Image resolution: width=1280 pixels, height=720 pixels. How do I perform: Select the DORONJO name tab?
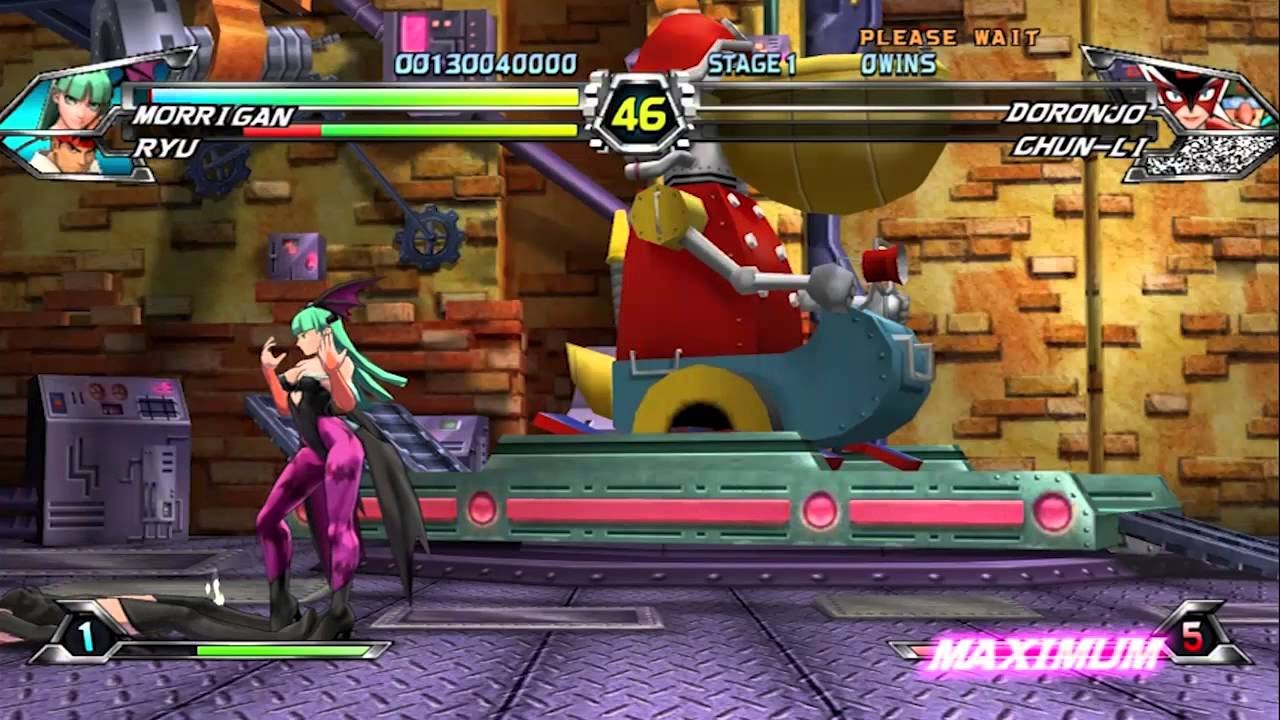1080,114
